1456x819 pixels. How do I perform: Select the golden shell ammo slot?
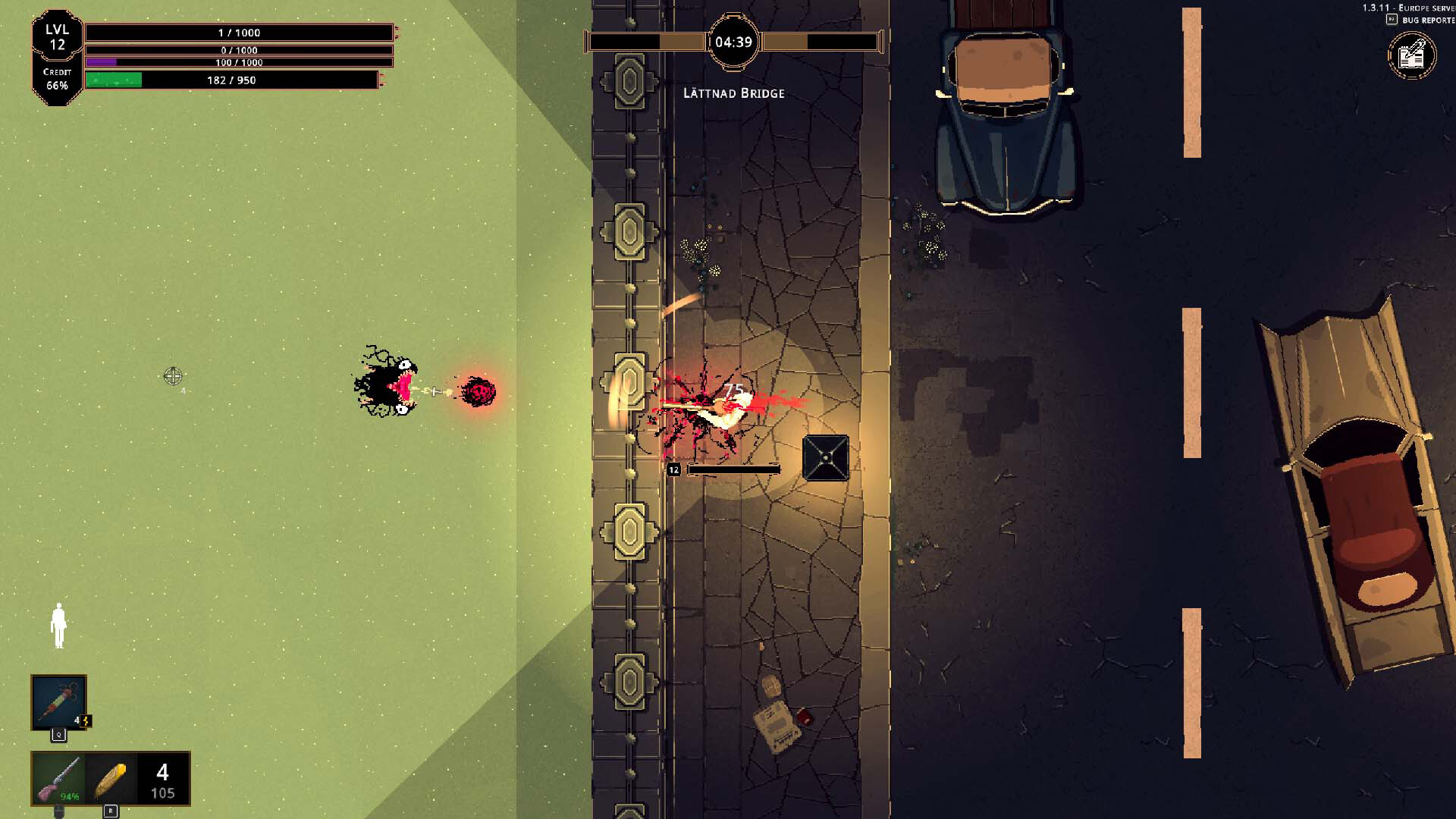point(111,779)
